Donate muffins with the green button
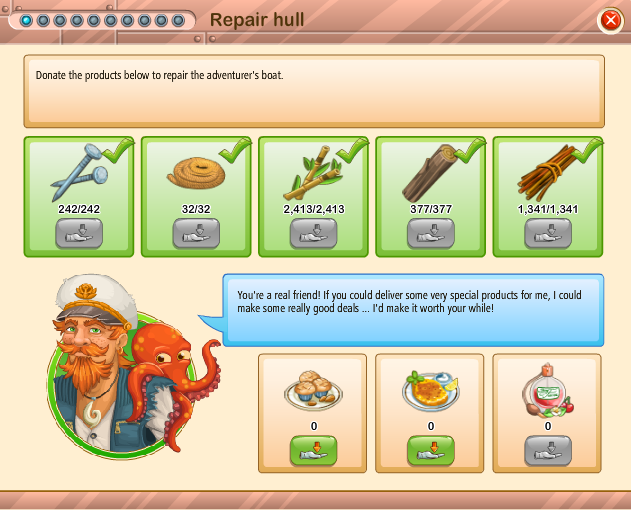Viewport: 631px width, 510px height. [x=313, y=450]
